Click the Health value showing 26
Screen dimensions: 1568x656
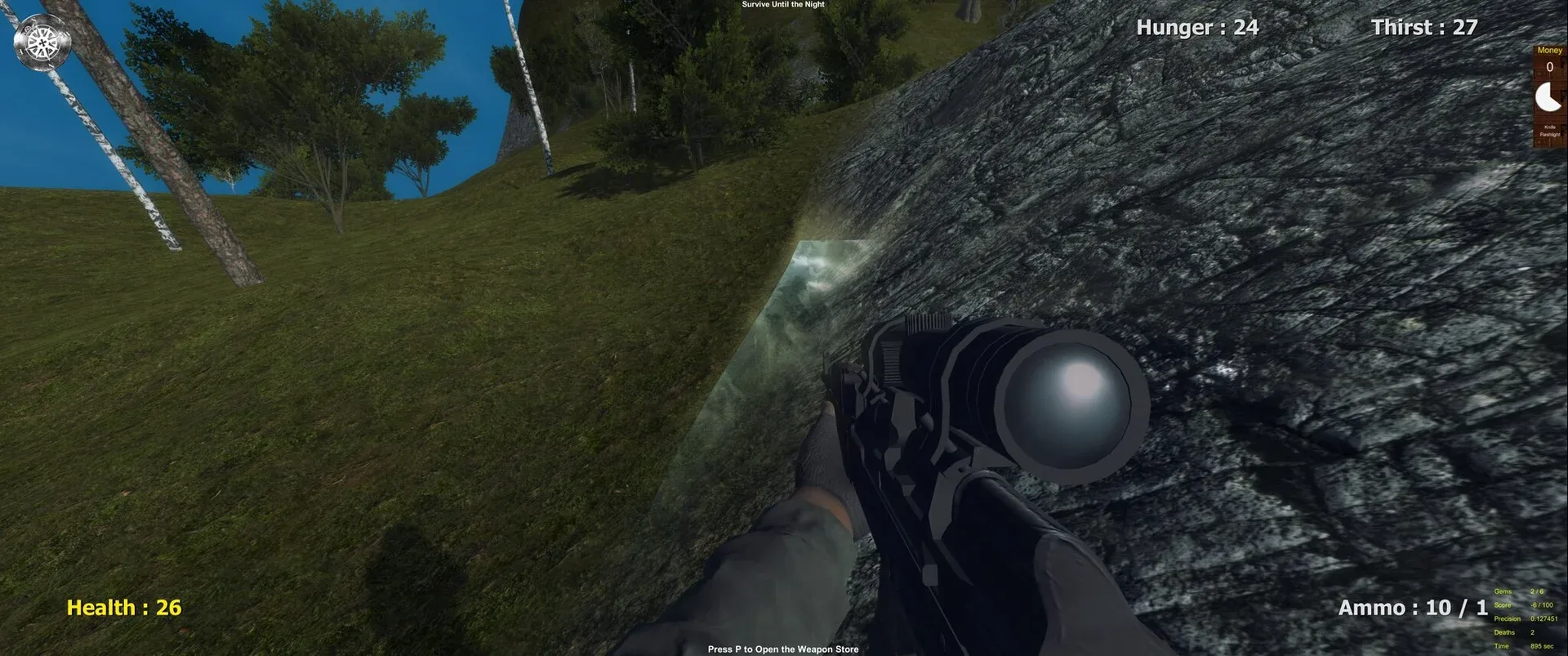(x=123, y=607)
